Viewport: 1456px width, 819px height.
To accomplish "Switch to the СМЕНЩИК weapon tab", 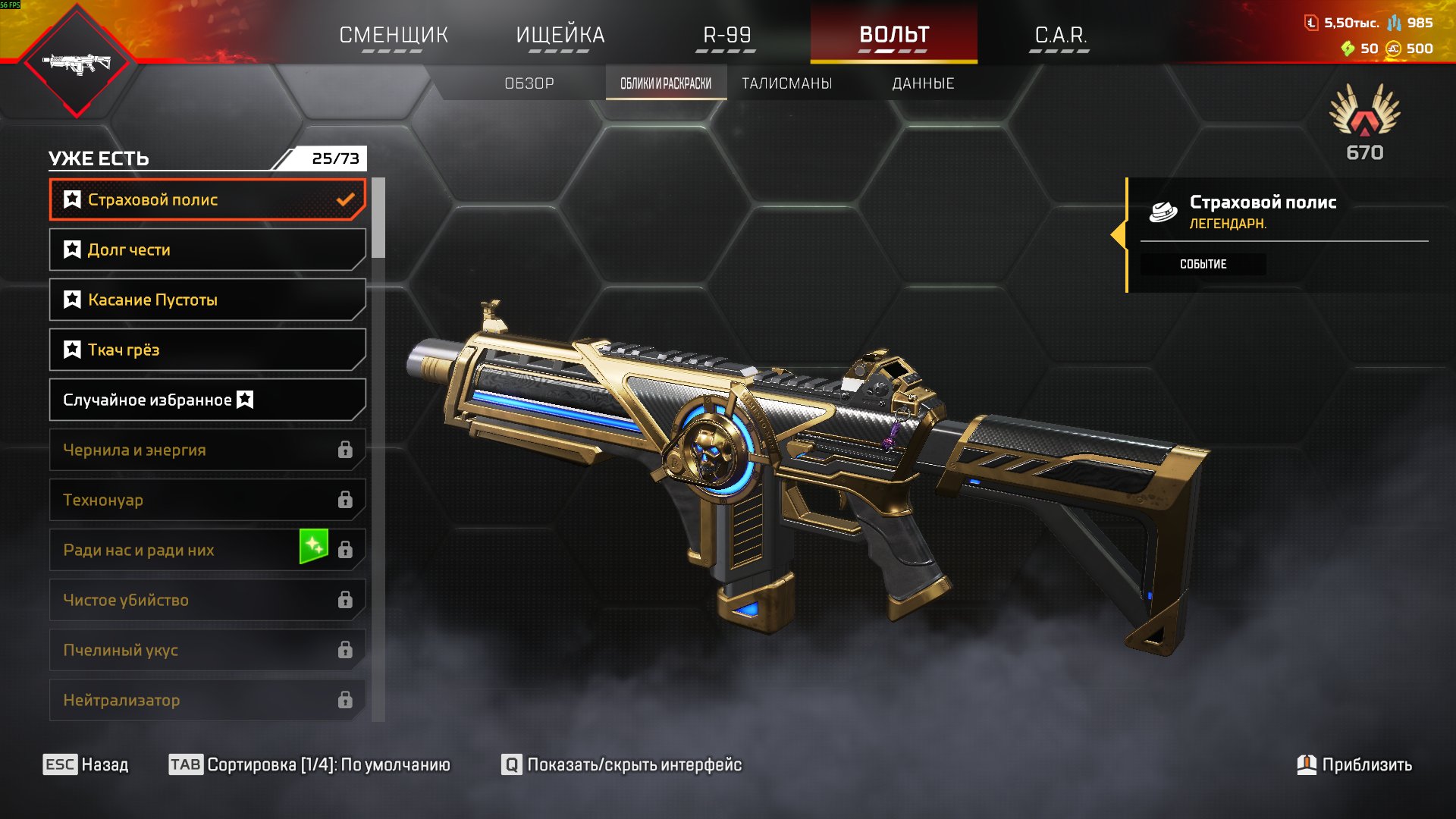I will pos(393,35).
